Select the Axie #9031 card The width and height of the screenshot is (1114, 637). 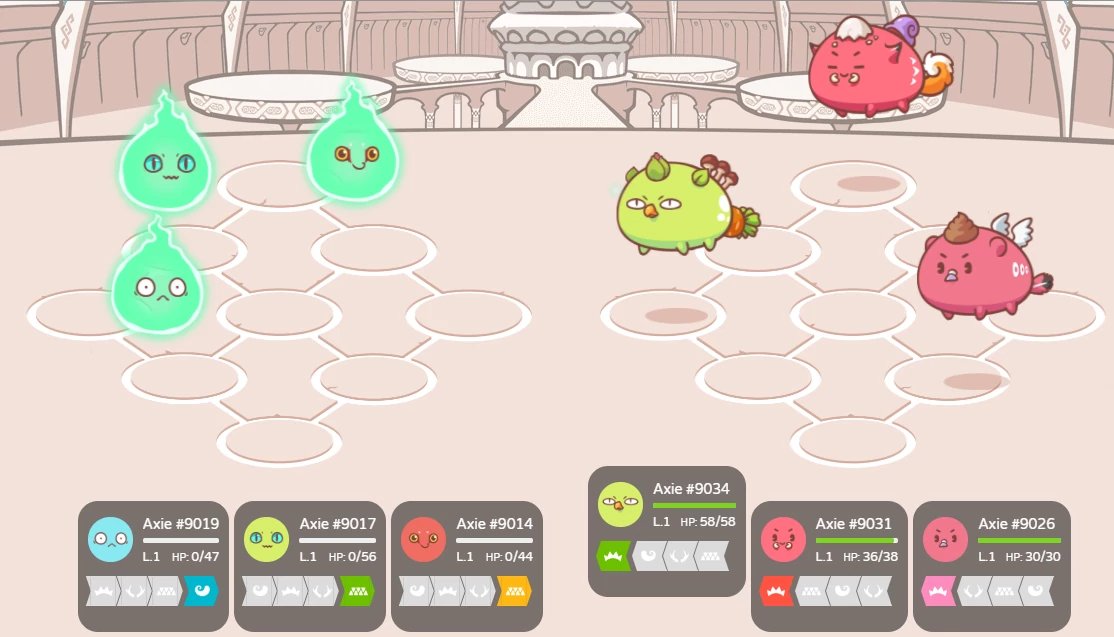click(x=827, y=565)
